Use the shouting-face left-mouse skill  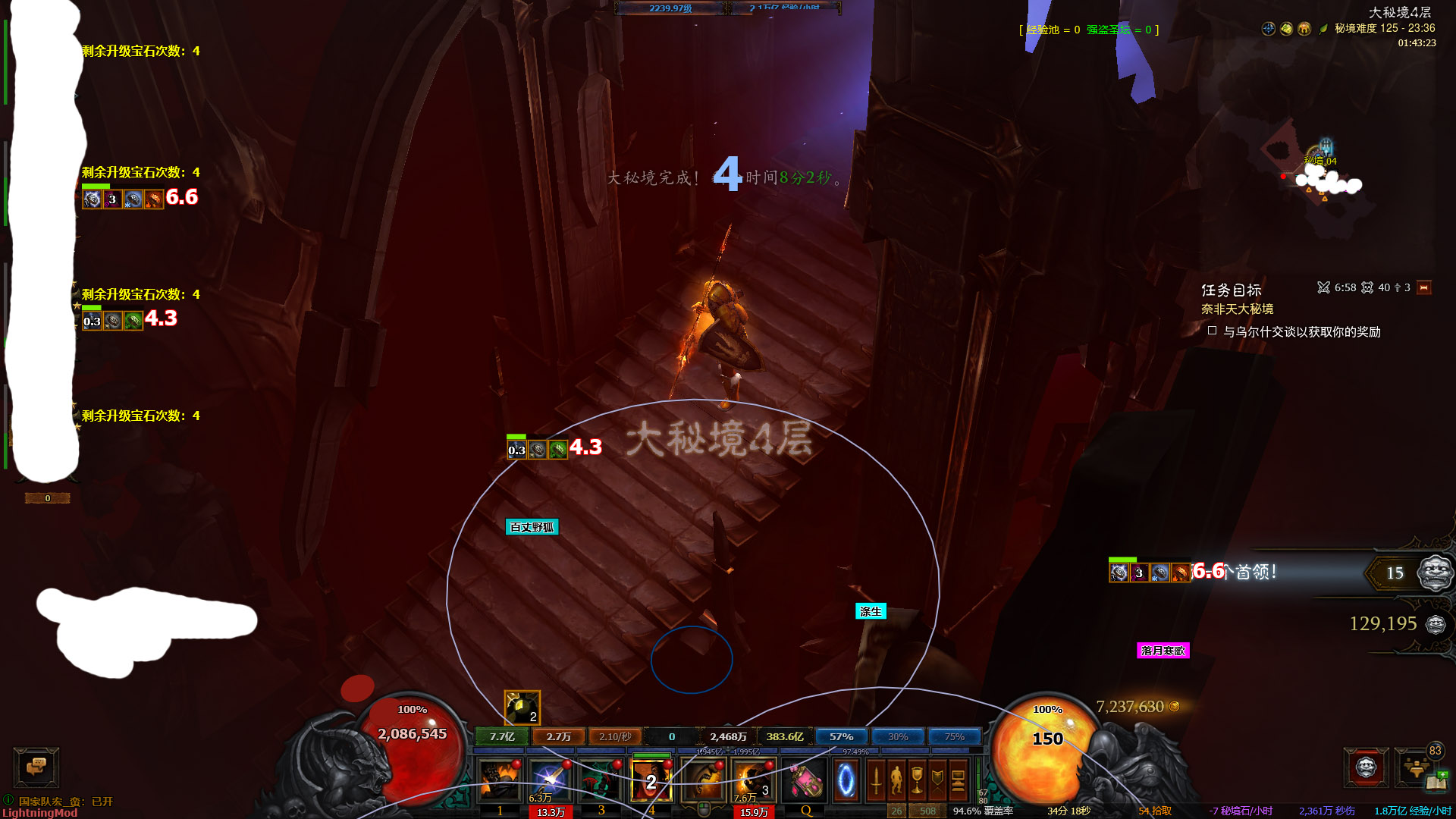(x=703, y=780)
